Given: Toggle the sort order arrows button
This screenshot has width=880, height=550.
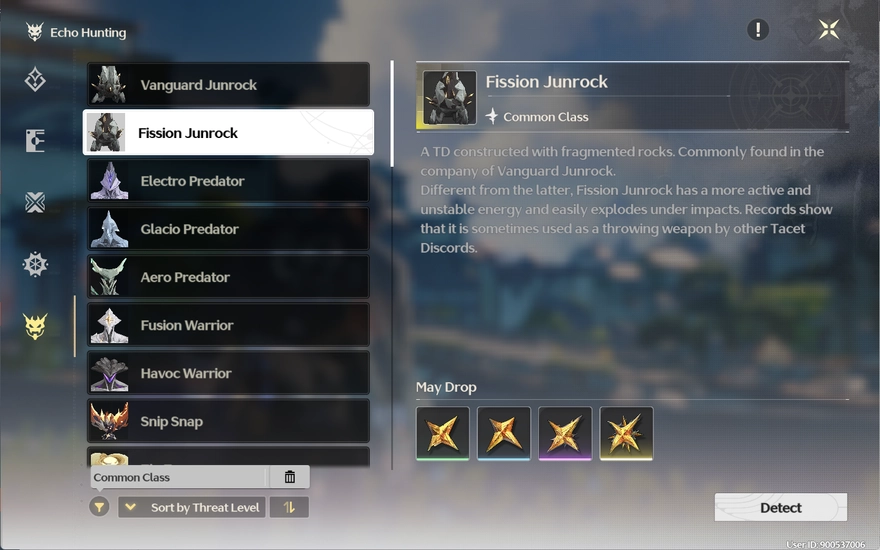Looking at the screenshot, I should 289,507.
